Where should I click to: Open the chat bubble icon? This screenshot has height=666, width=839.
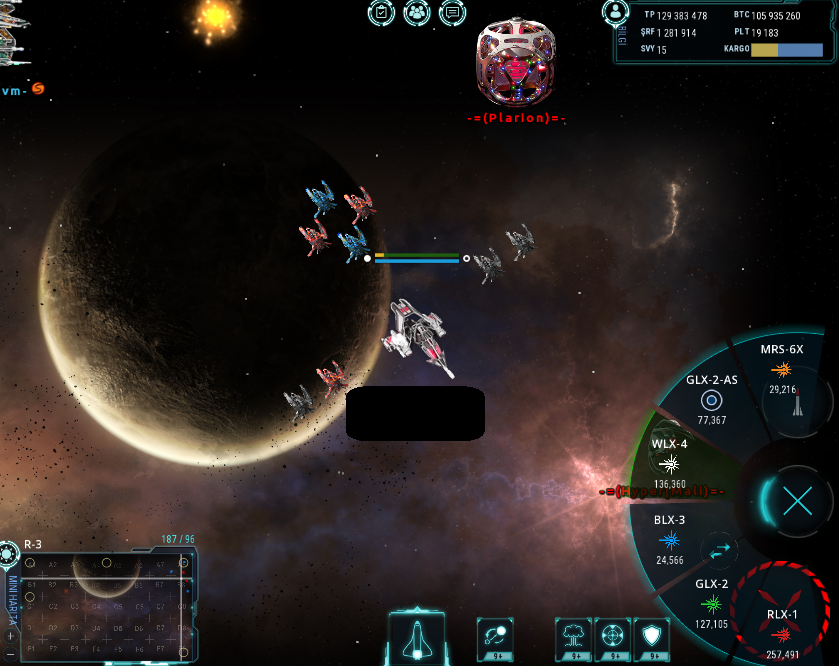tap(452, 13)
